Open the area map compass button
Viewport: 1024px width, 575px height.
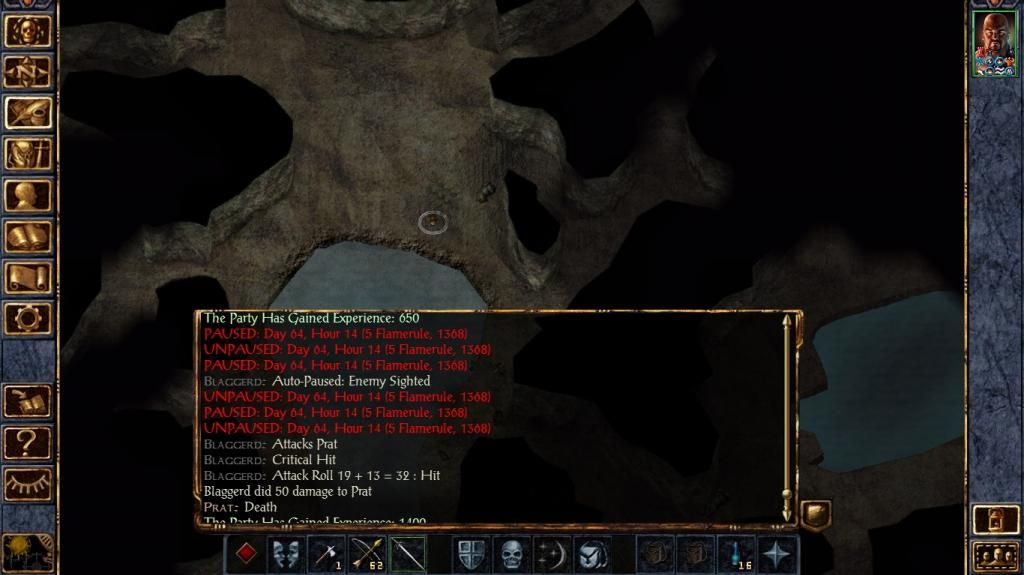(x=28, y=71)
